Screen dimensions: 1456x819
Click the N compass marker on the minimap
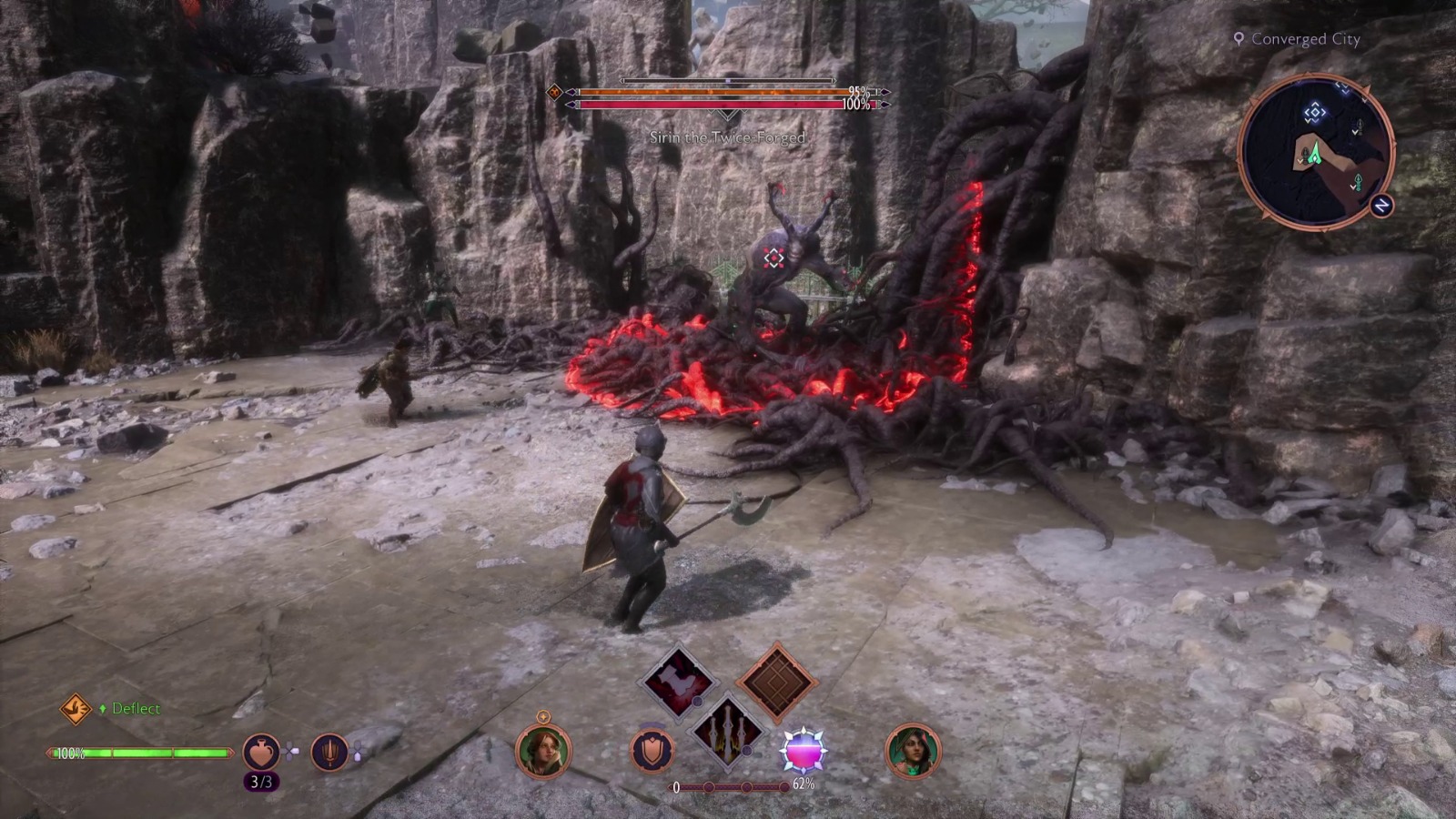[x=1381, y=205]
